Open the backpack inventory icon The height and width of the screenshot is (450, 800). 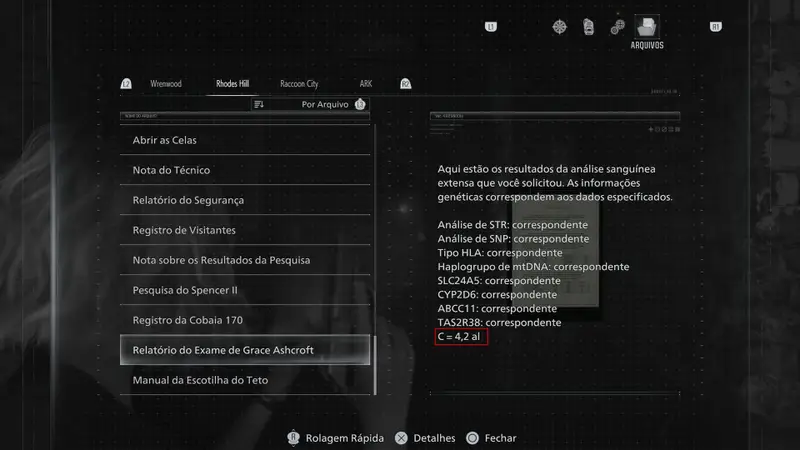[589, 26]
